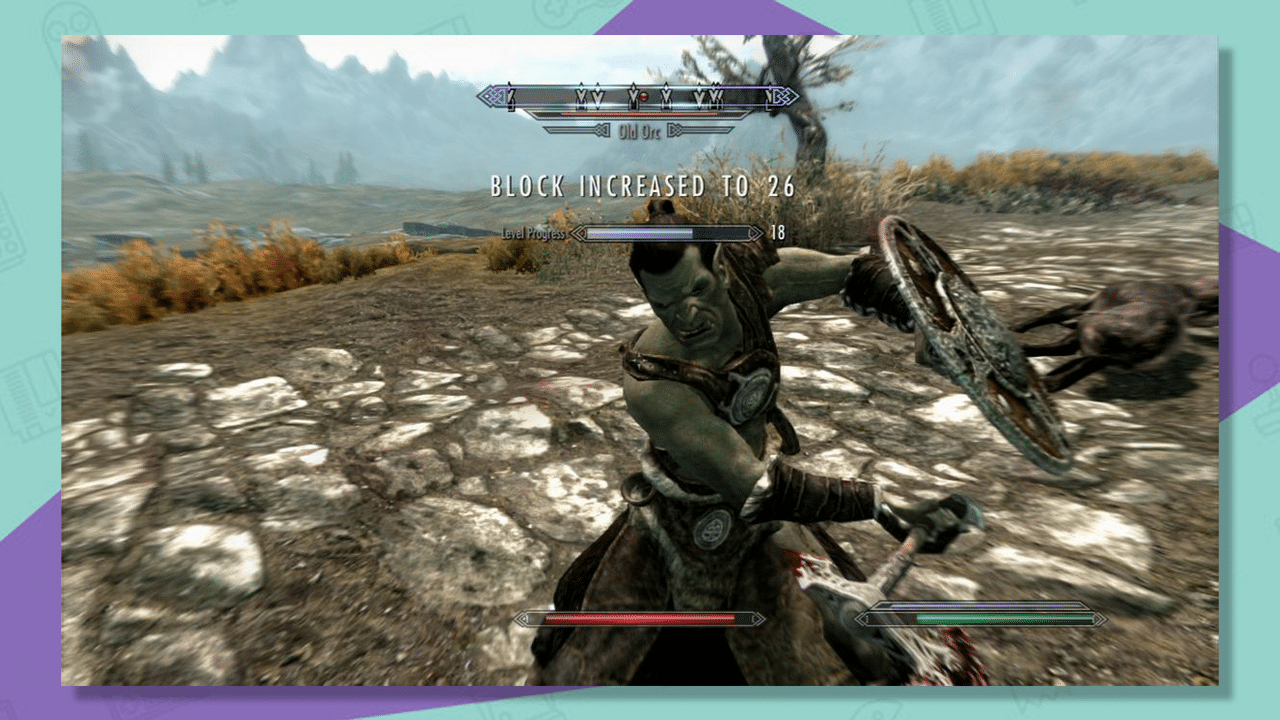Image resolution: width=1280 pixels, height=720 pixels.
Task: Click the red enemy dot on the compass
Action: pos(643,96)
